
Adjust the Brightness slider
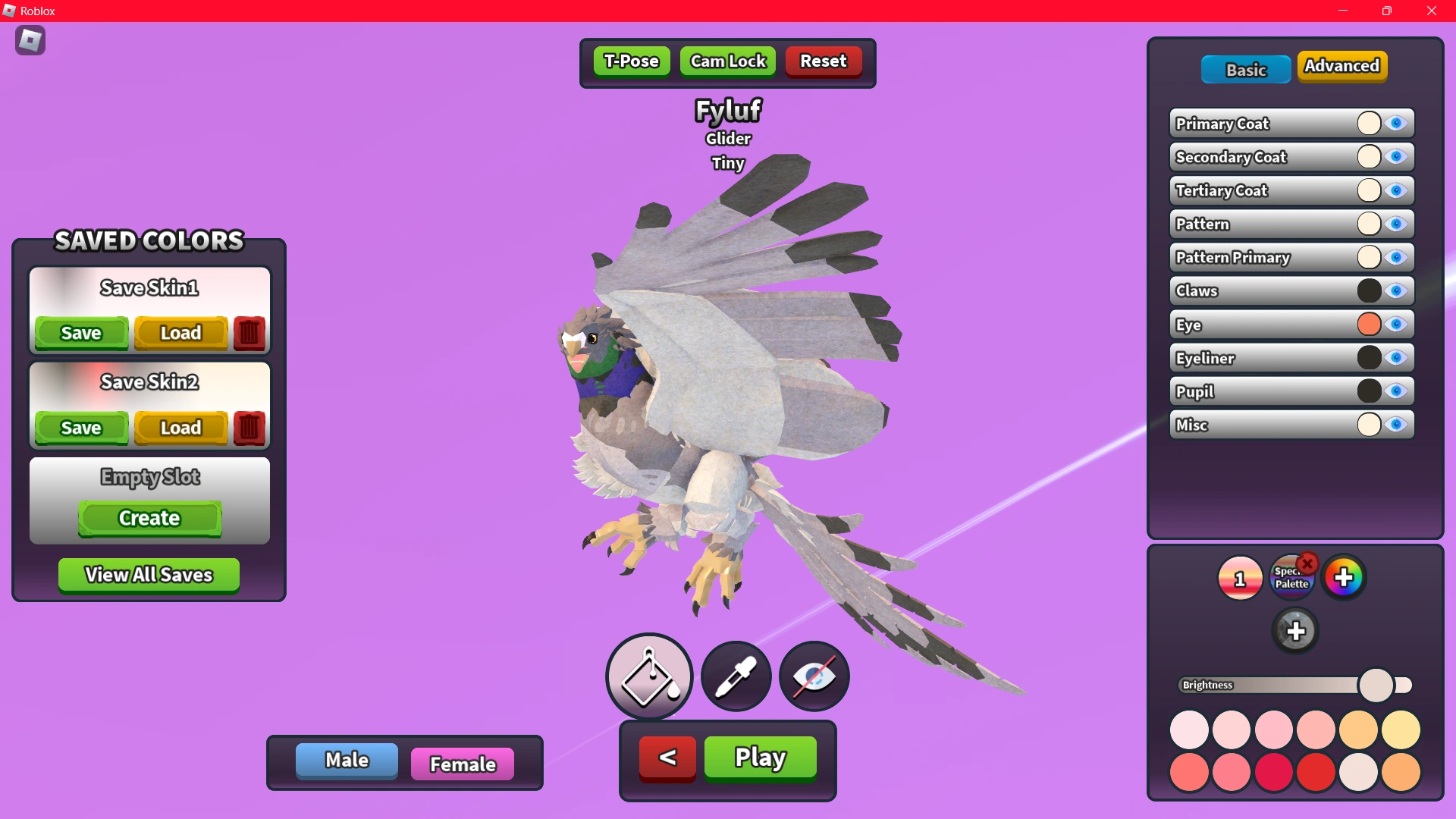1376,684
